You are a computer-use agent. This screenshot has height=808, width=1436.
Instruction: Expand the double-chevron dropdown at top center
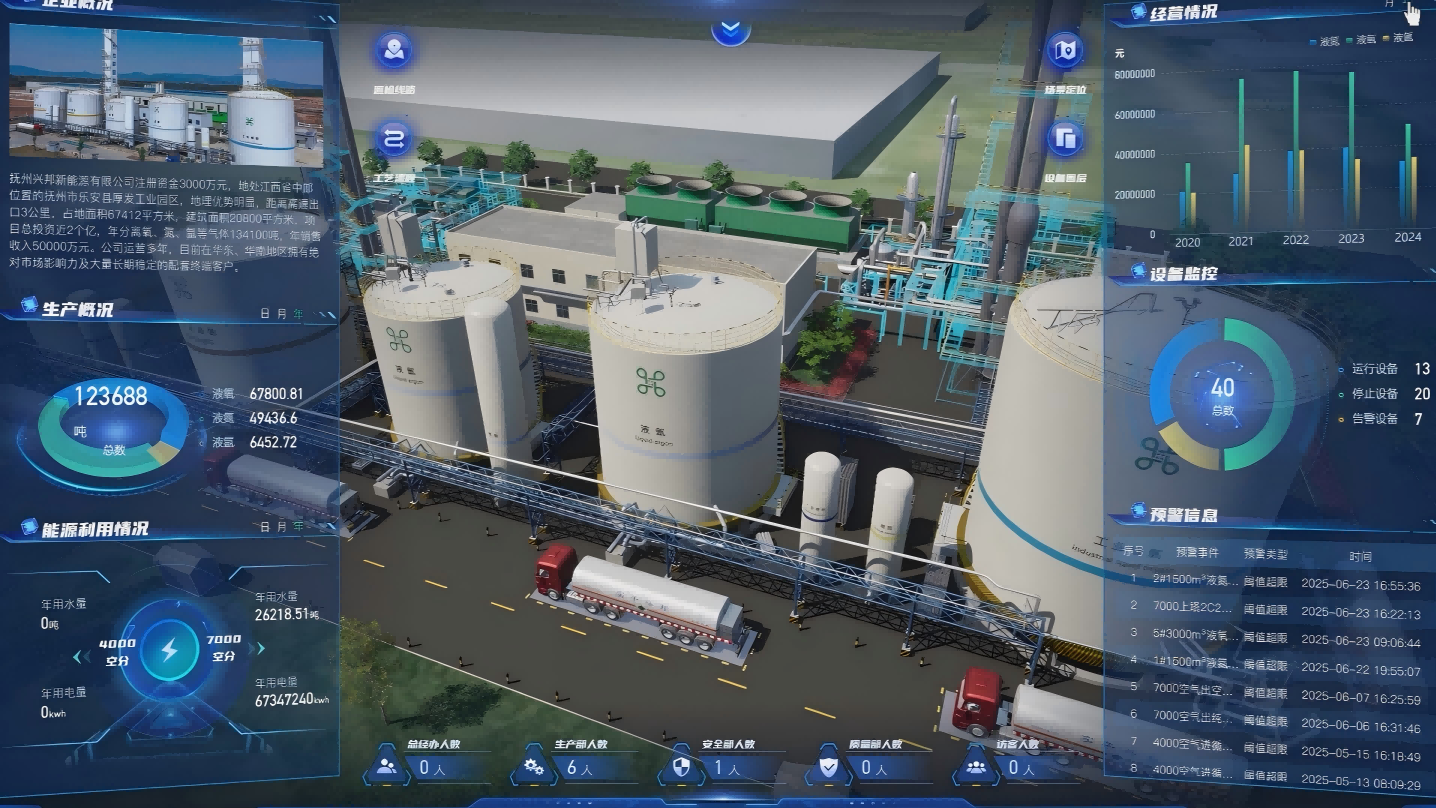pyautogui.click(x=731, y=29)
